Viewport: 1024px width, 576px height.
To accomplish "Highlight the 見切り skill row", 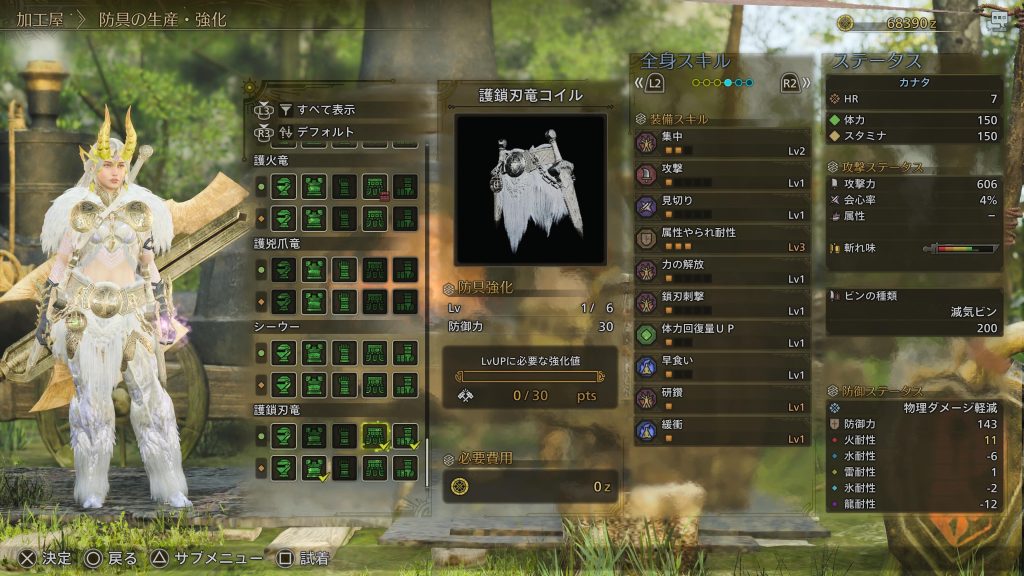I will coord(721,207).
